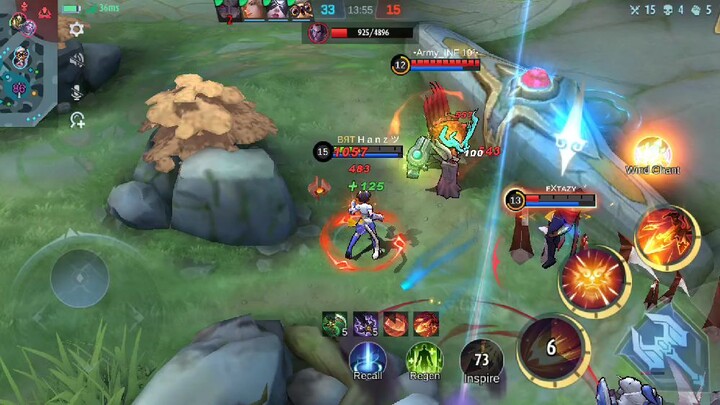This screenshot has height=405, width=720.
Task: Activate the Wind Chant item skill
Action: pos(652,152)
